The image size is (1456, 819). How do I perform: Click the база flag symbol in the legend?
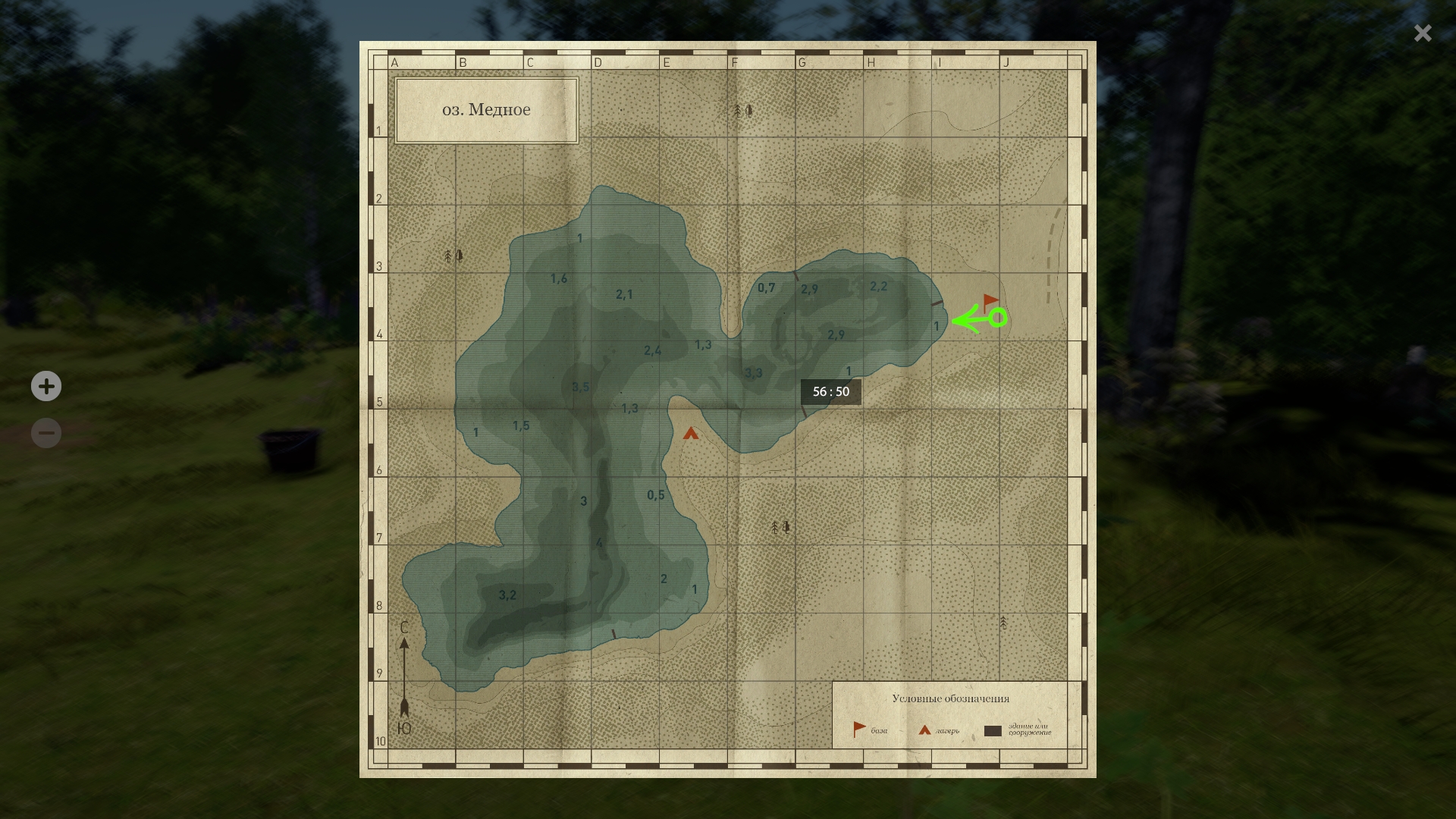pyautogui.click(x=858, y=726)
